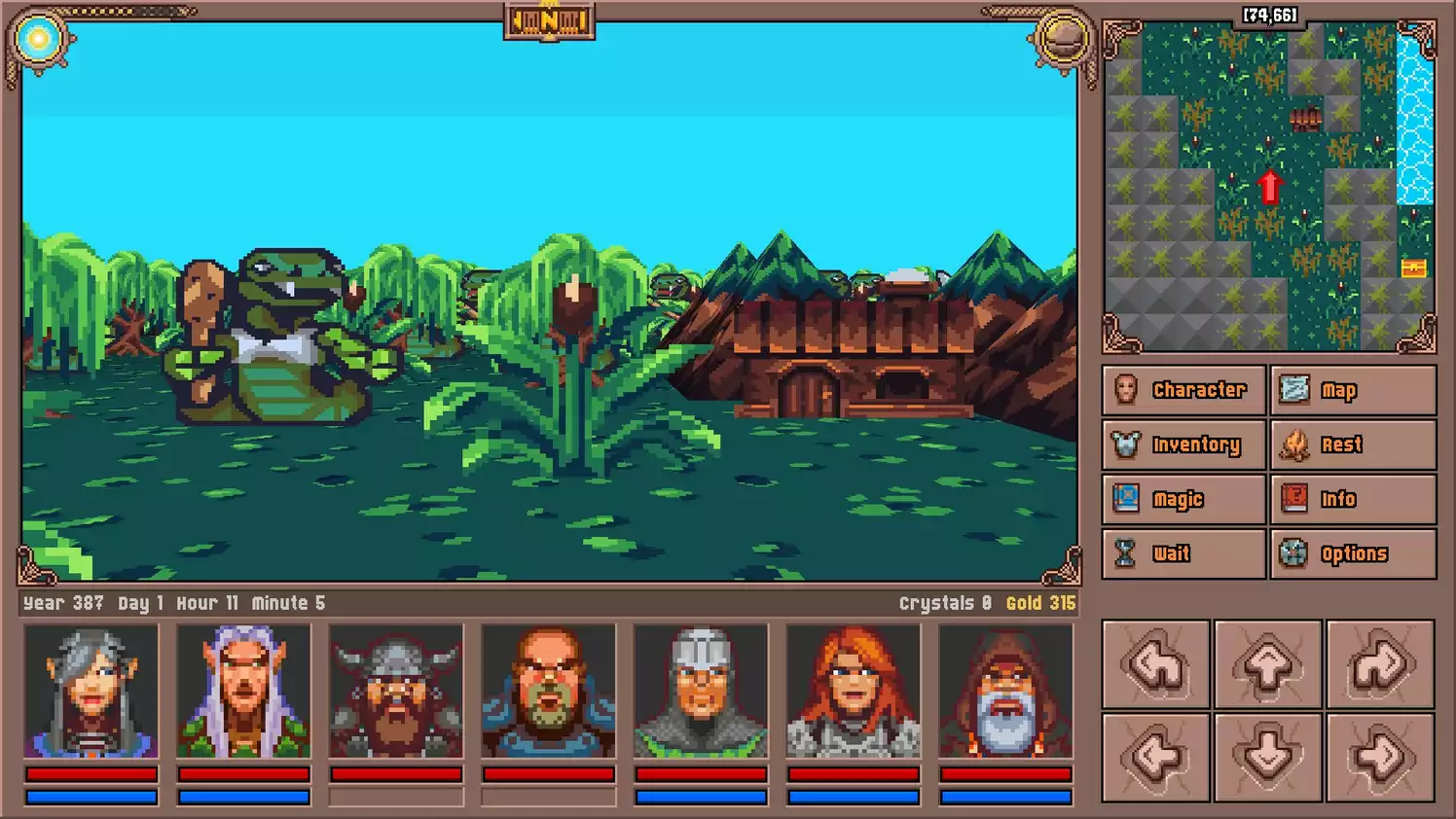1456x819 pixels.
Task: Open the Magic spellbook icon
Action: point(1127,499)
